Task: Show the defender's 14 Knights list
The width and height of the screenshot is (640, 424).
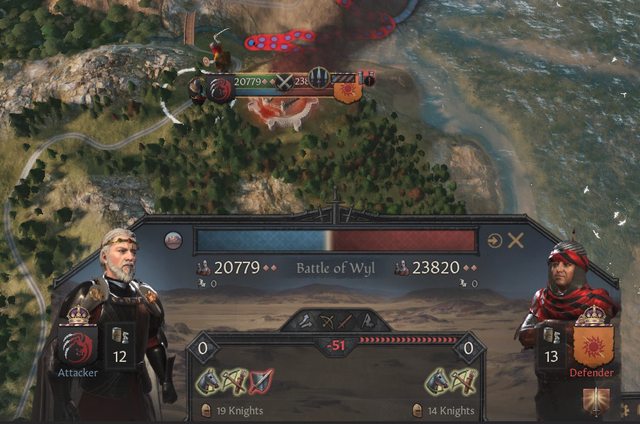Action: 446,410
